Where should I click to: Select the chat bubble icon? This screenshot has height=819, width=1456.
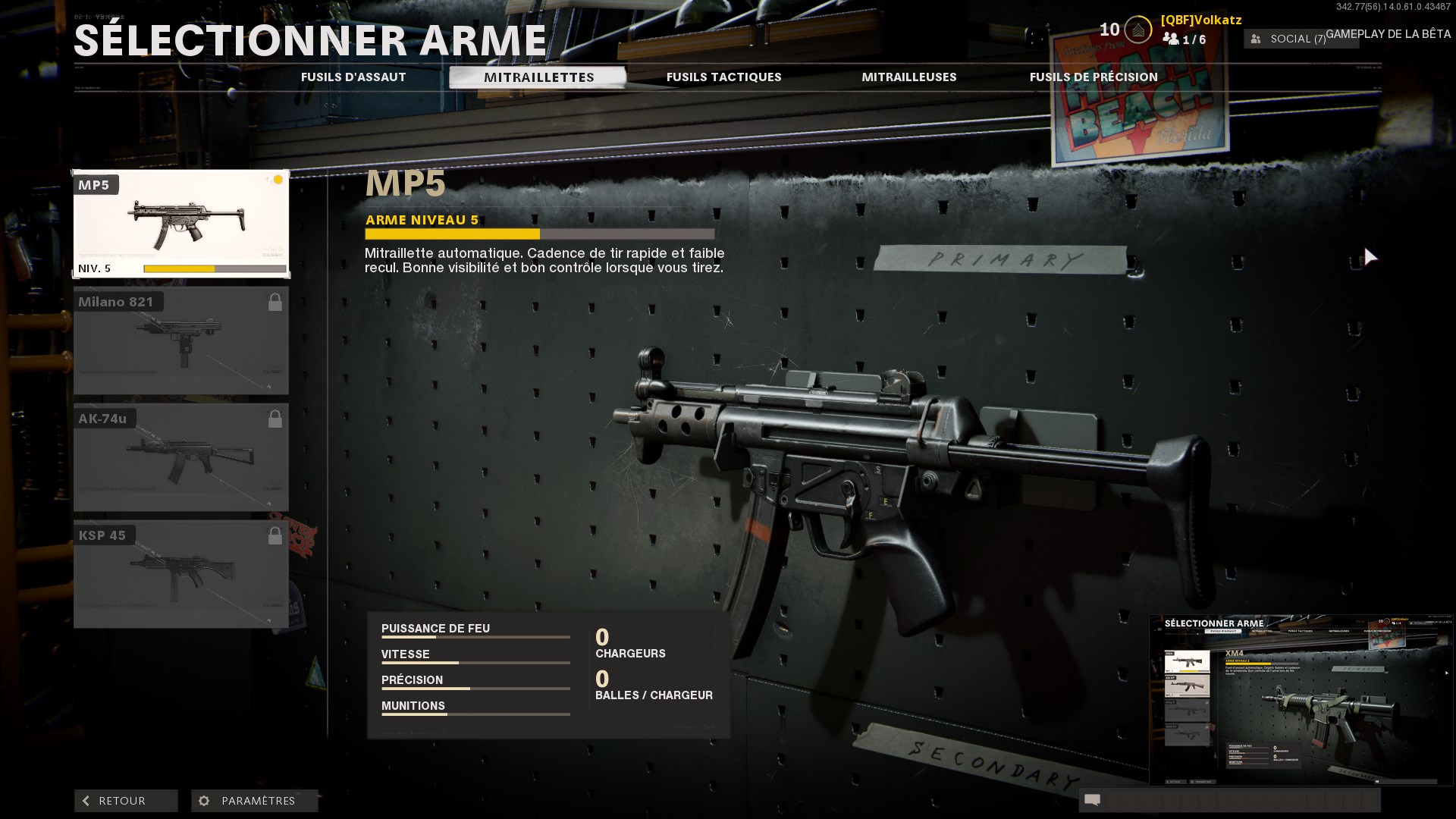(x=1093, y=800)
